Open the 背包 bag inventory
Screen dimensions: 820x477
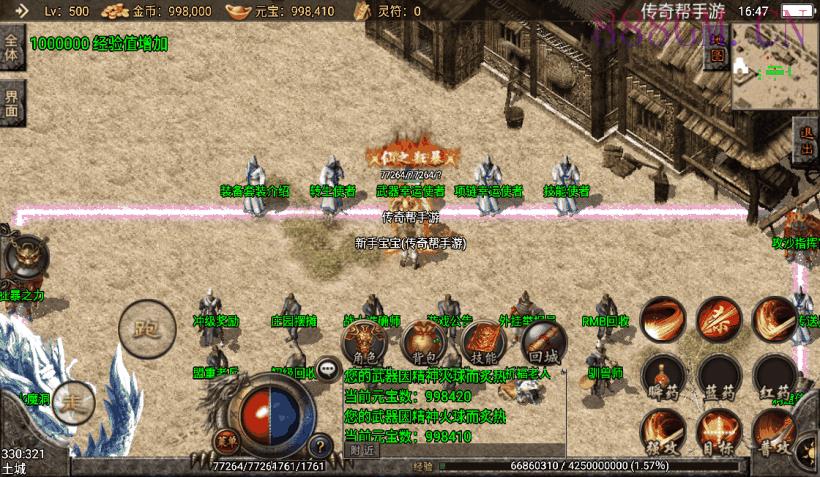tap(421, 344)
